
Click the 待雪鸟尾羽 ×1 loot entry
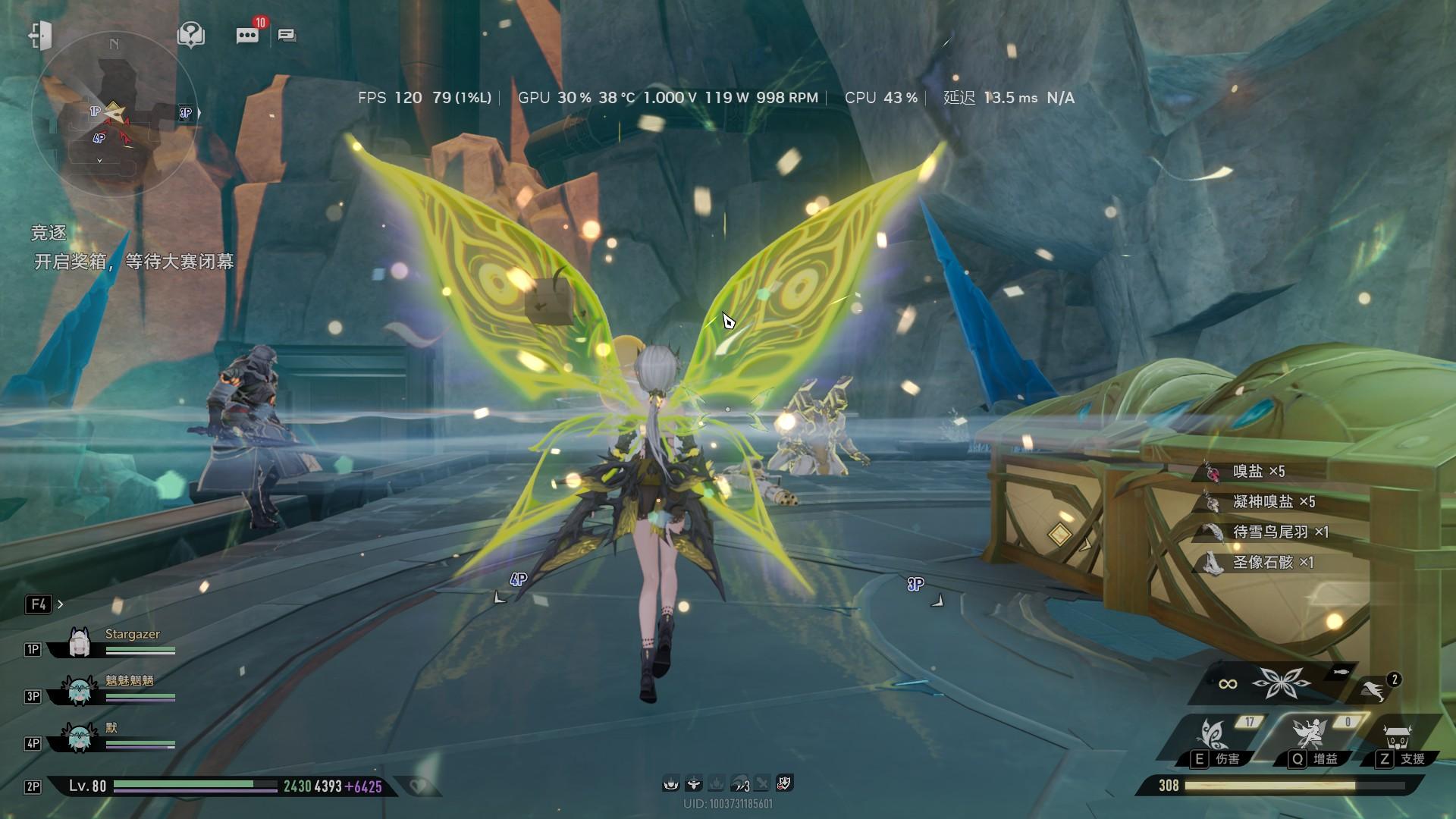point(1280,532)
